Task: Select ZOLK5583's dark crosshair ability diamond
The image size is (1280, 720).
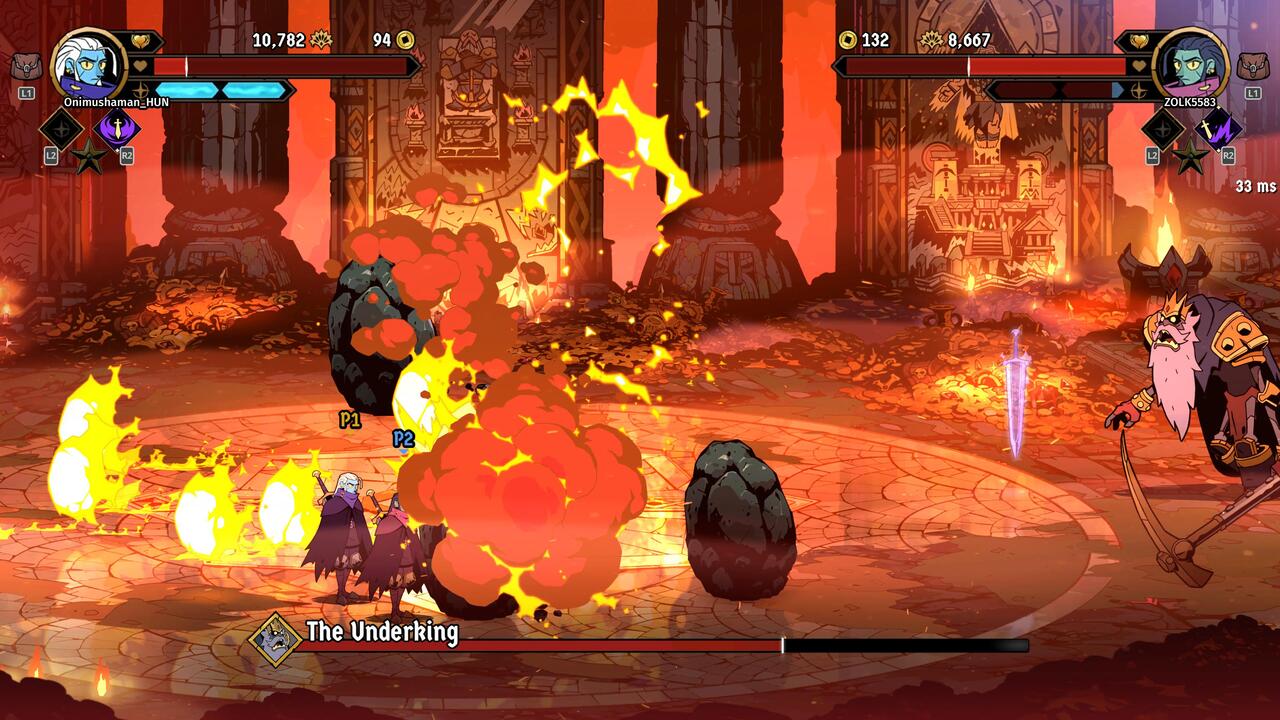Action: click(1163, 128)
